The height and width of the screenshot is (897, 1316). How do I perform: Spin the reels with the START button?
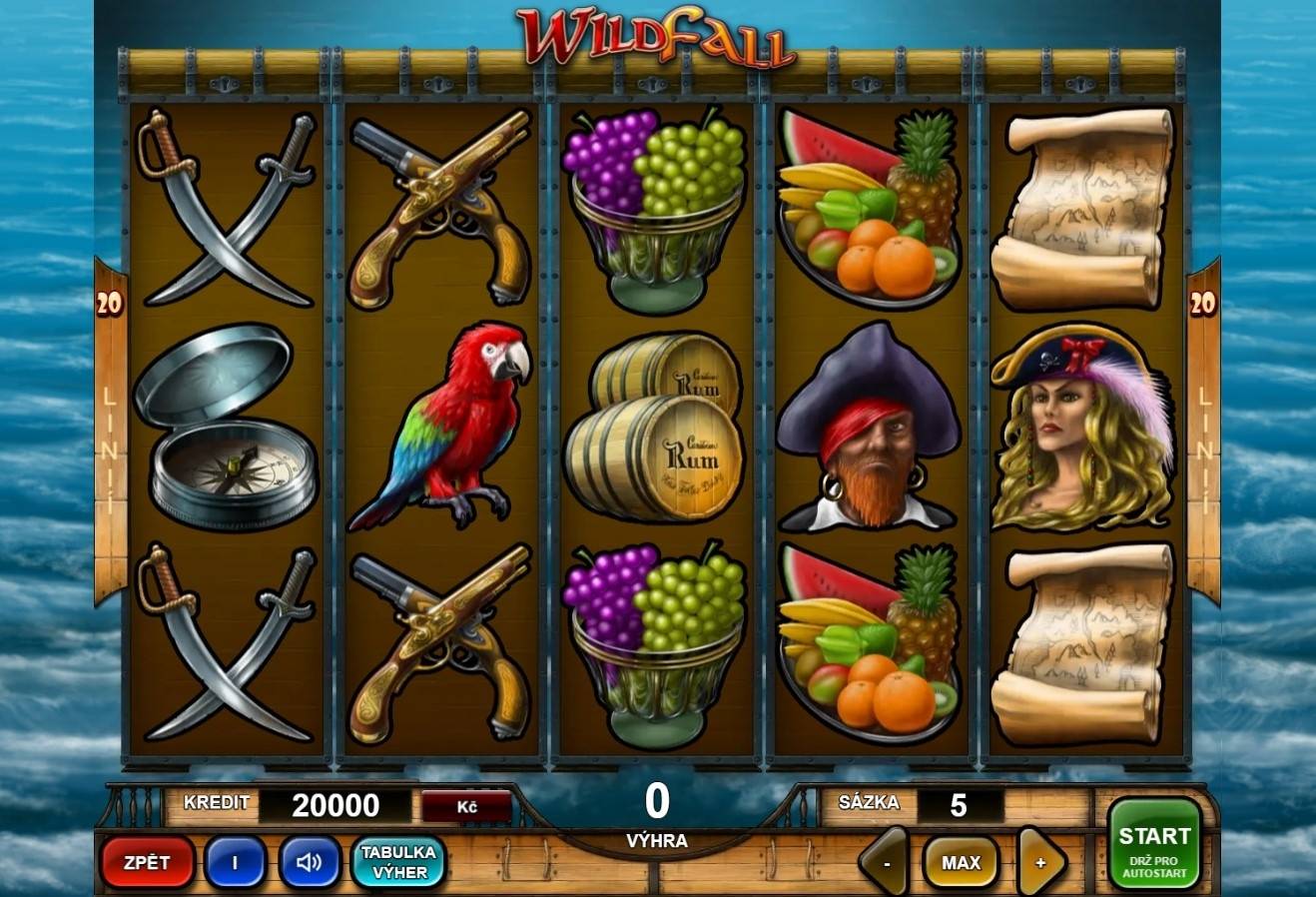click(1153, 844)
